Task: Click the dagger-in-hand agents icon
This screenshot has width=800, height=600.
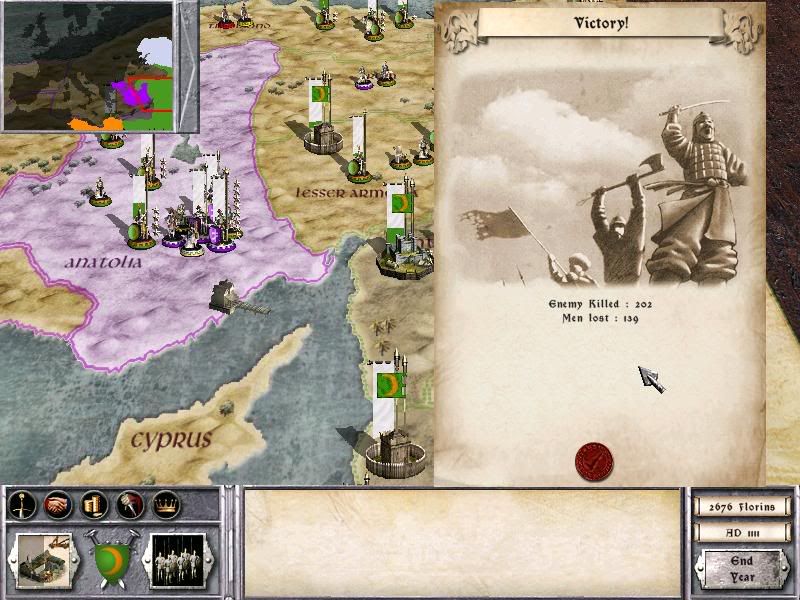Action: click(129, 506)
